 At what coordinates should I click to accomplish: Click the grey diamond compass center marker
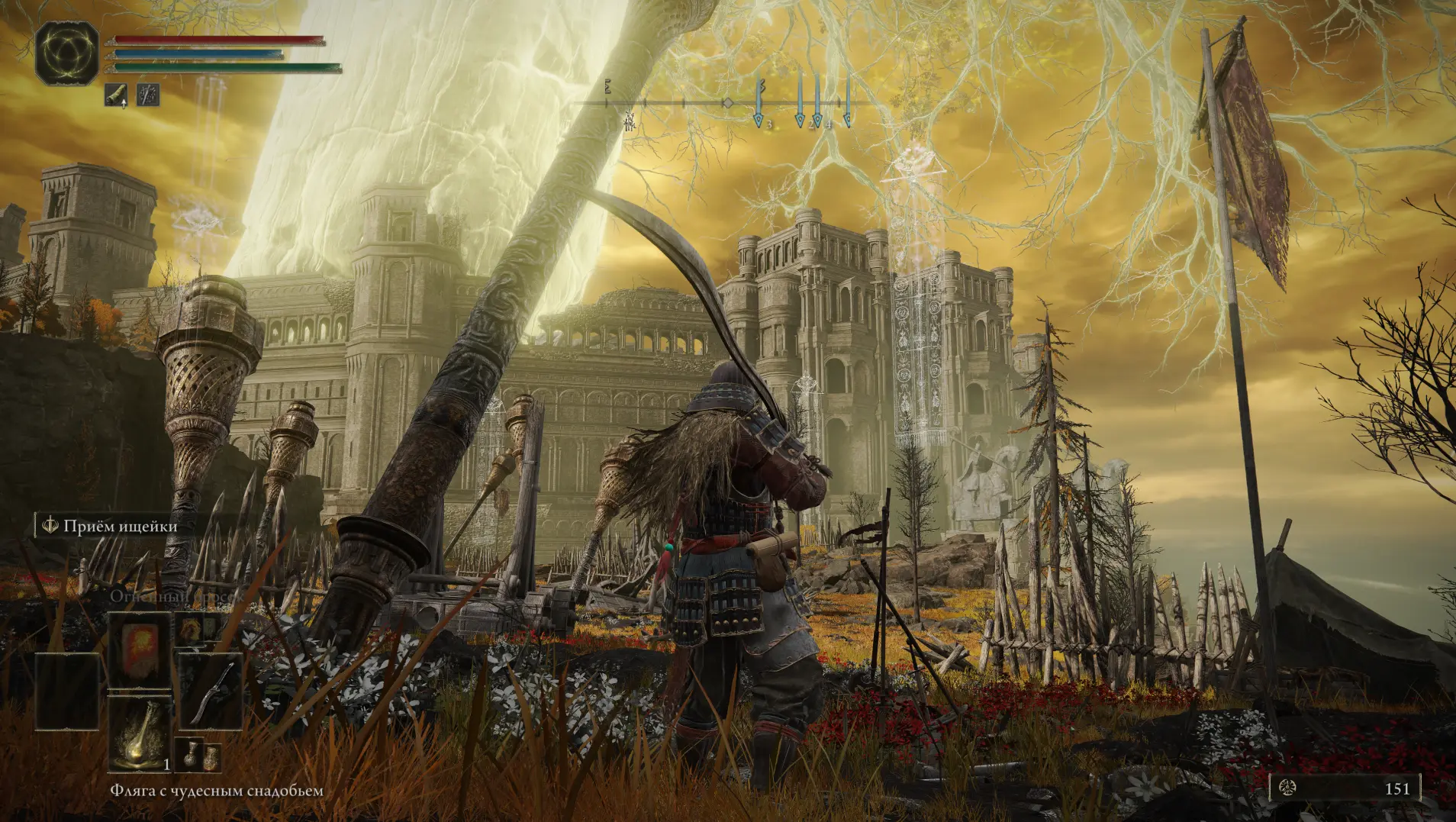click(728, 103)
